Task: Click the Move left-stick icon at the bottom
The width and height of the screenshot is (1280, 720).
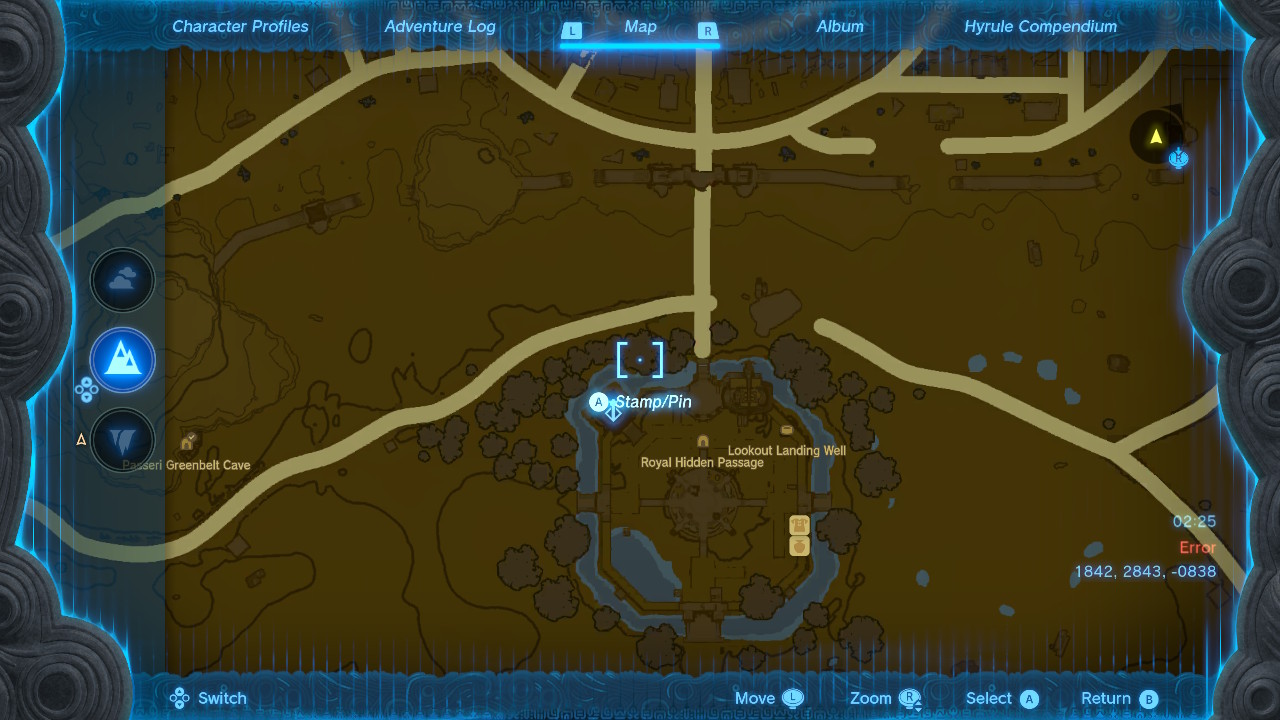Action: (795, 697)
